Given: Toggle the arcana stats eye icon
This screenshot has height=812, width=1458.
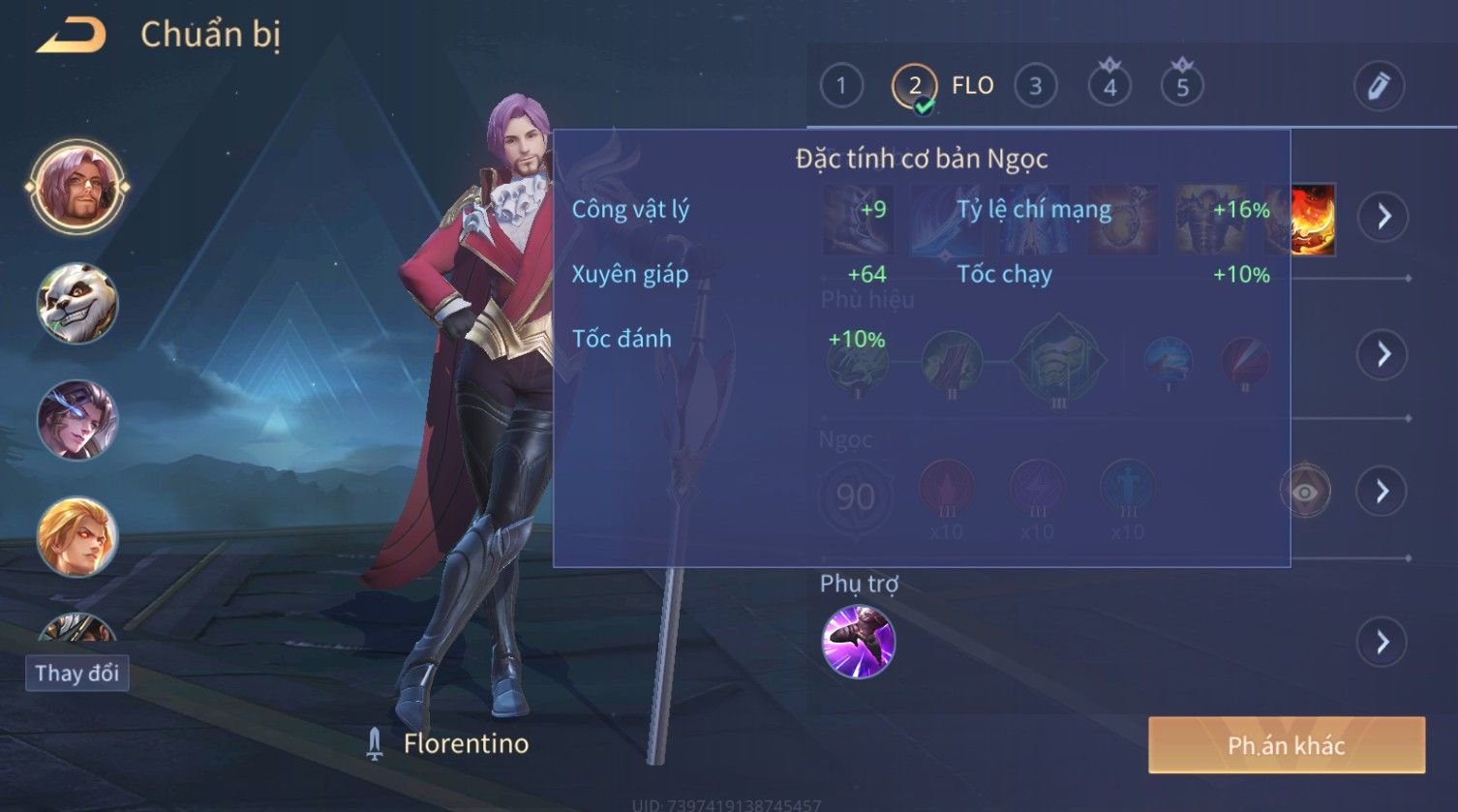Looking at the screenshot, I should [x=1304, y=493].
